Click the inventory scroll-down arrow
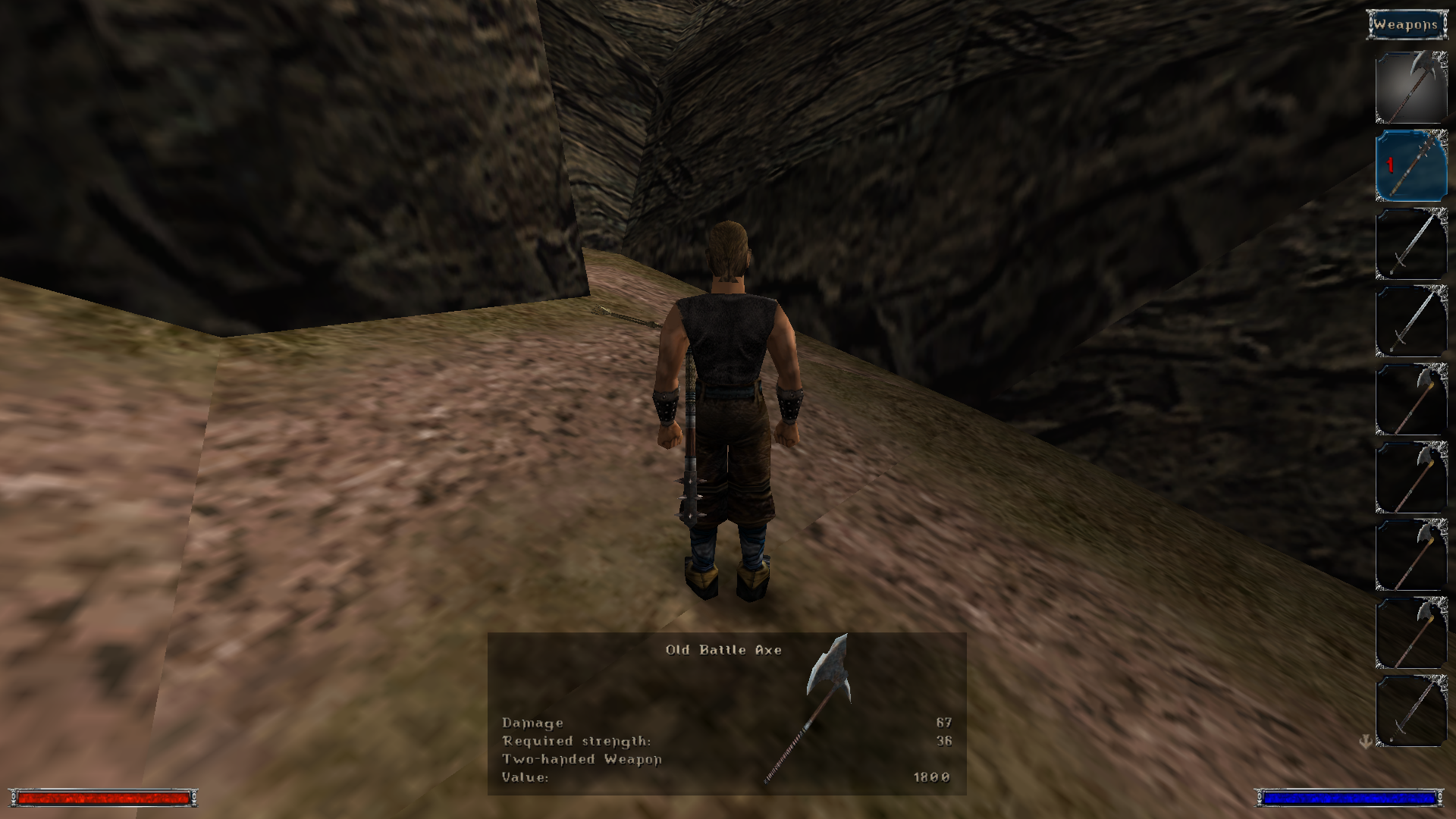The height and width of the screenshot is (819, 1456). pyautogui.click(x=1366, y=742)
